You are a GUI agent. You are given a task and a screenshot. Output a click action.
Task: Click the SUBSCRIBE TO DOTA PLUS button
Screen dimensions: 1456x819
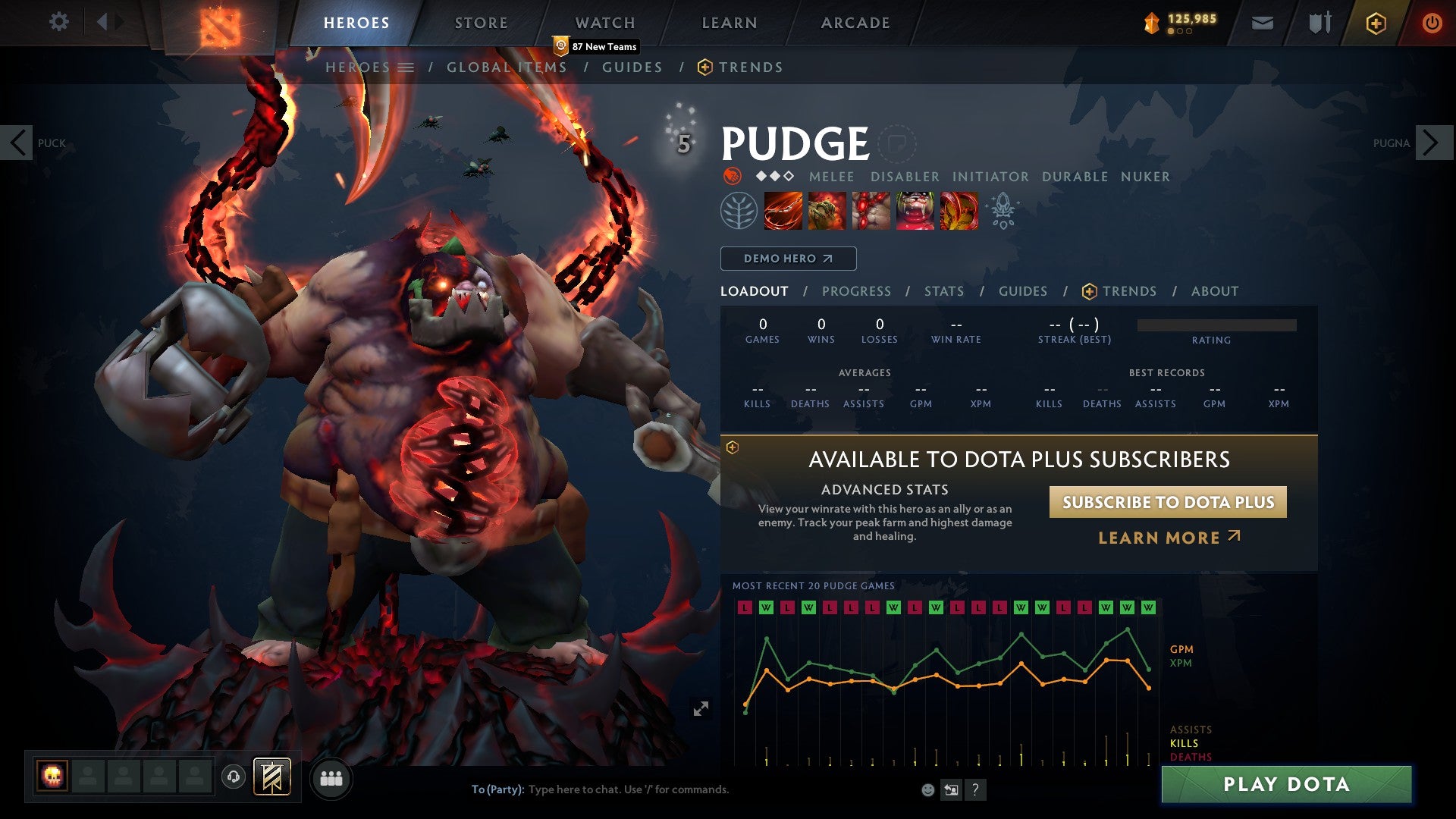[1168, 502]
